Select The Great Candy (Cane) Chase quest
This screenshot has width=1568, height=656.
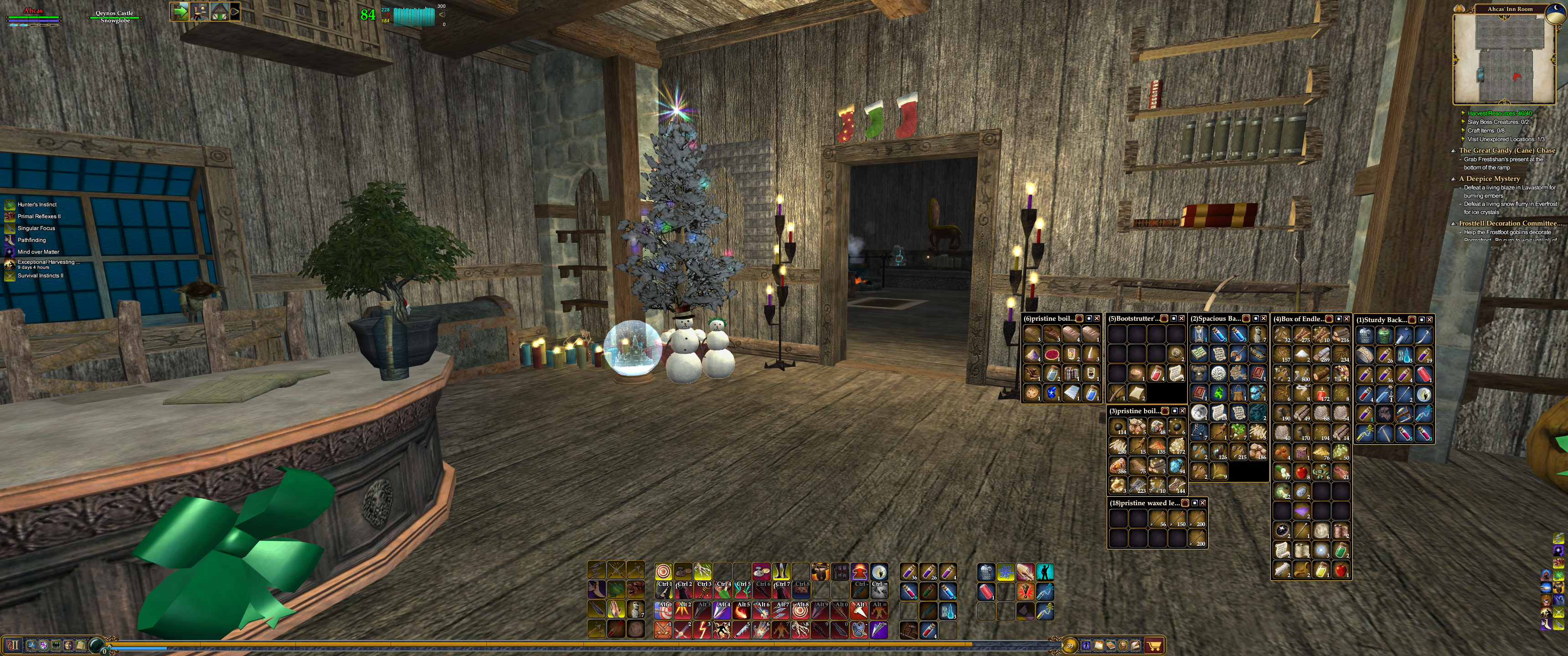(1506, 150)
